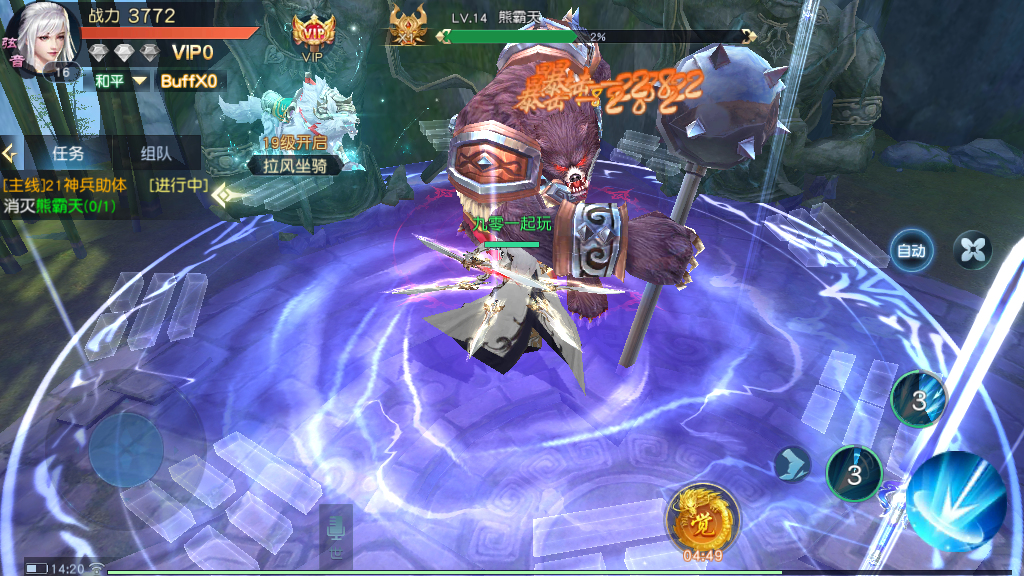Image resolution: width=1024 pixels, height=576 pixels.
Task: Open the 和平 combat mode dropdown
Action: pos(121,80)
